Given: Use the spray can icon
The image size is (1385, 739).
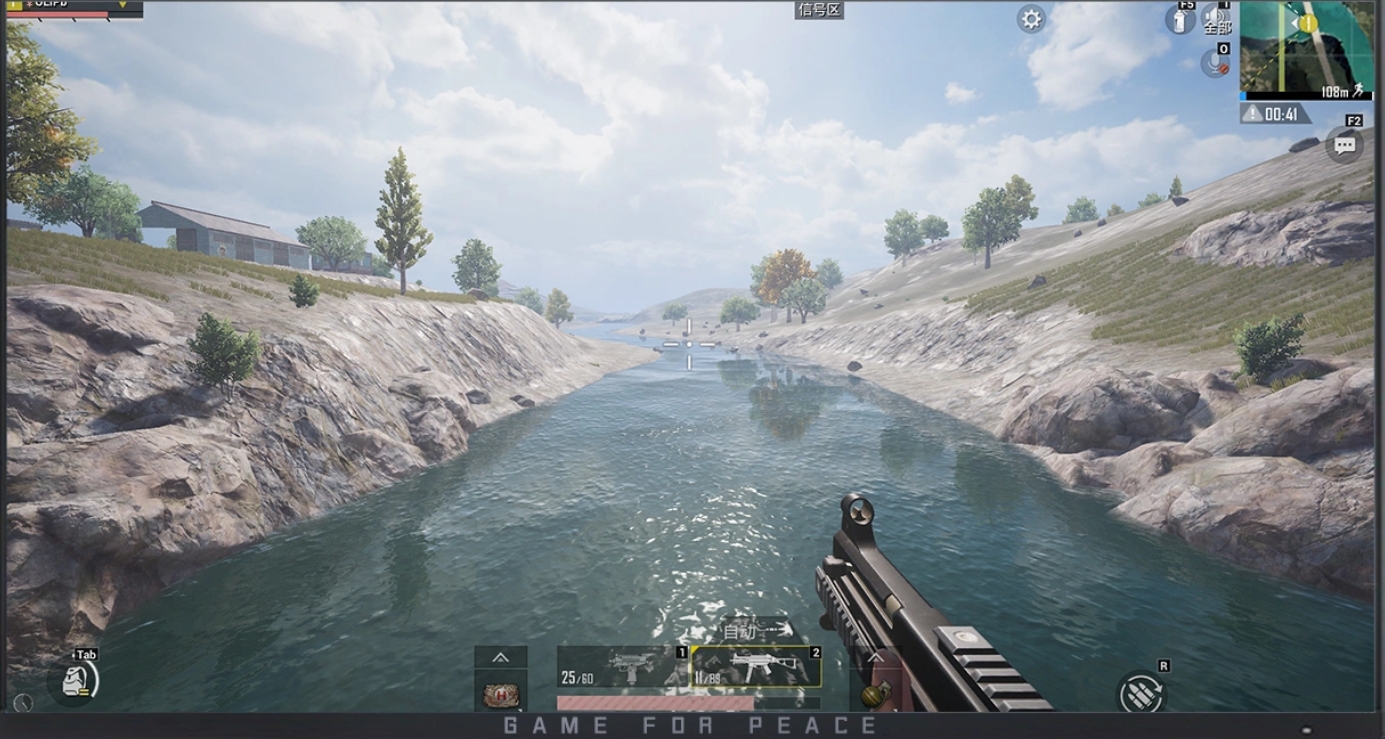Looking at the screenshot, I should click(1181, 19).
